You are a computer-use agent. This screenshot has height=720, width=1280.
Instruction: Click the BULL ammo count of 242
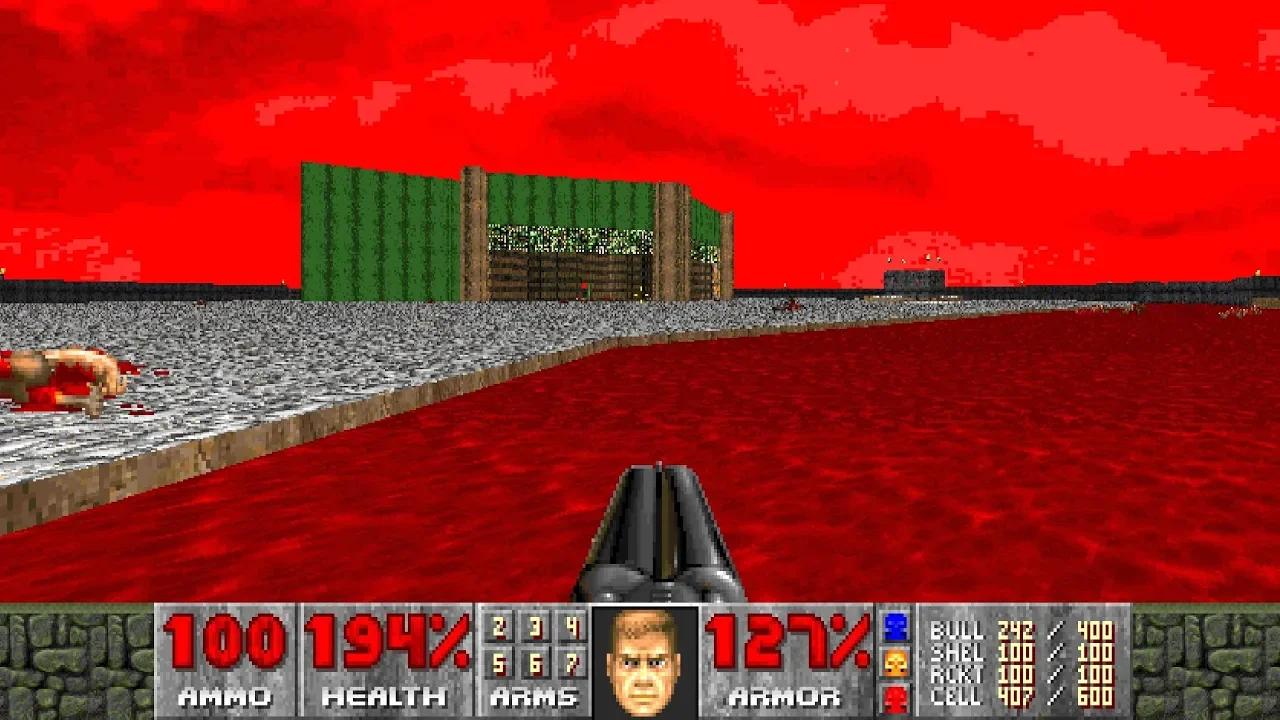point(1015,630)
